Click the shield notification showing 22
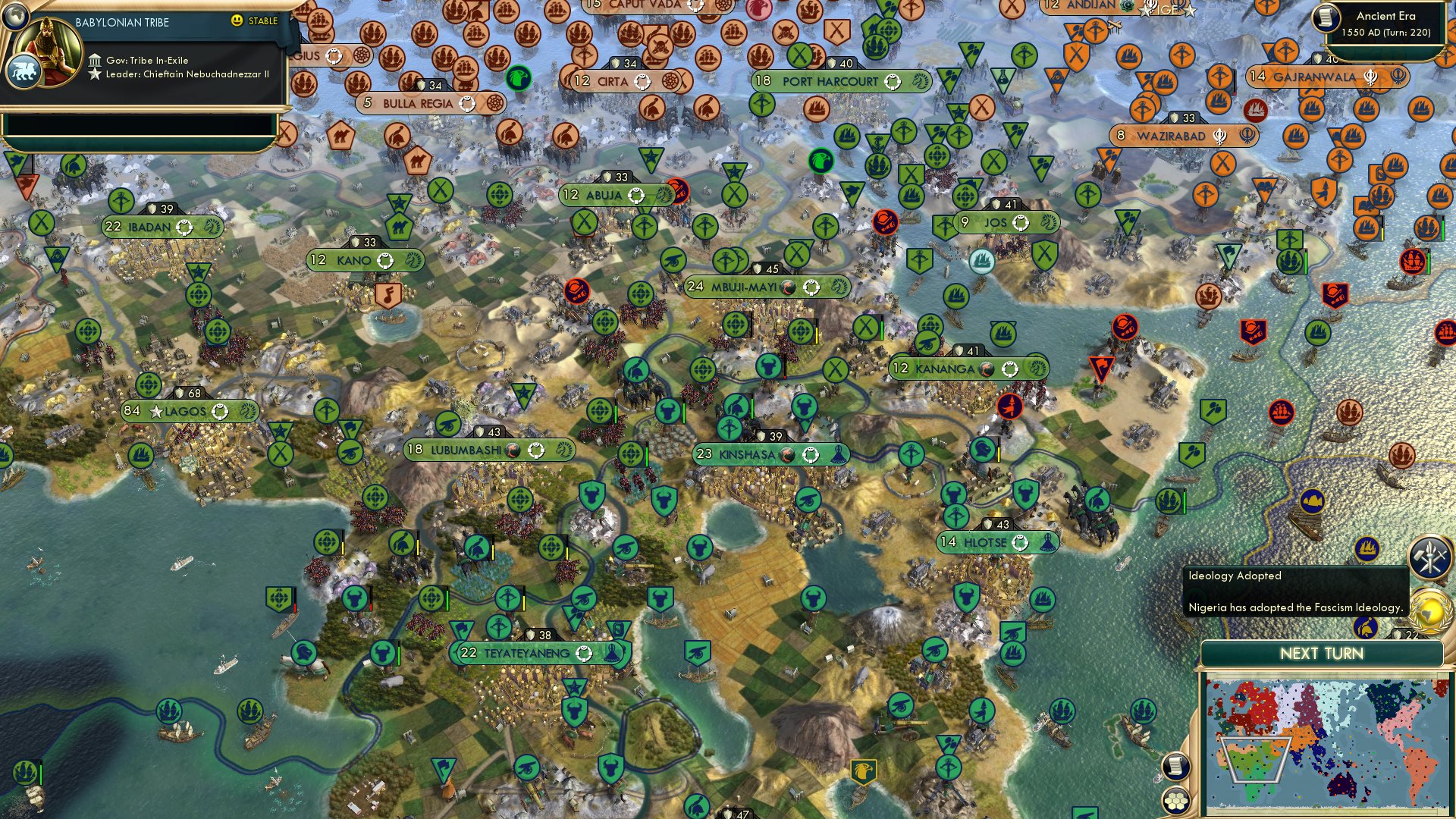This screenshot has height=819, width=1456. [1399, 634]
